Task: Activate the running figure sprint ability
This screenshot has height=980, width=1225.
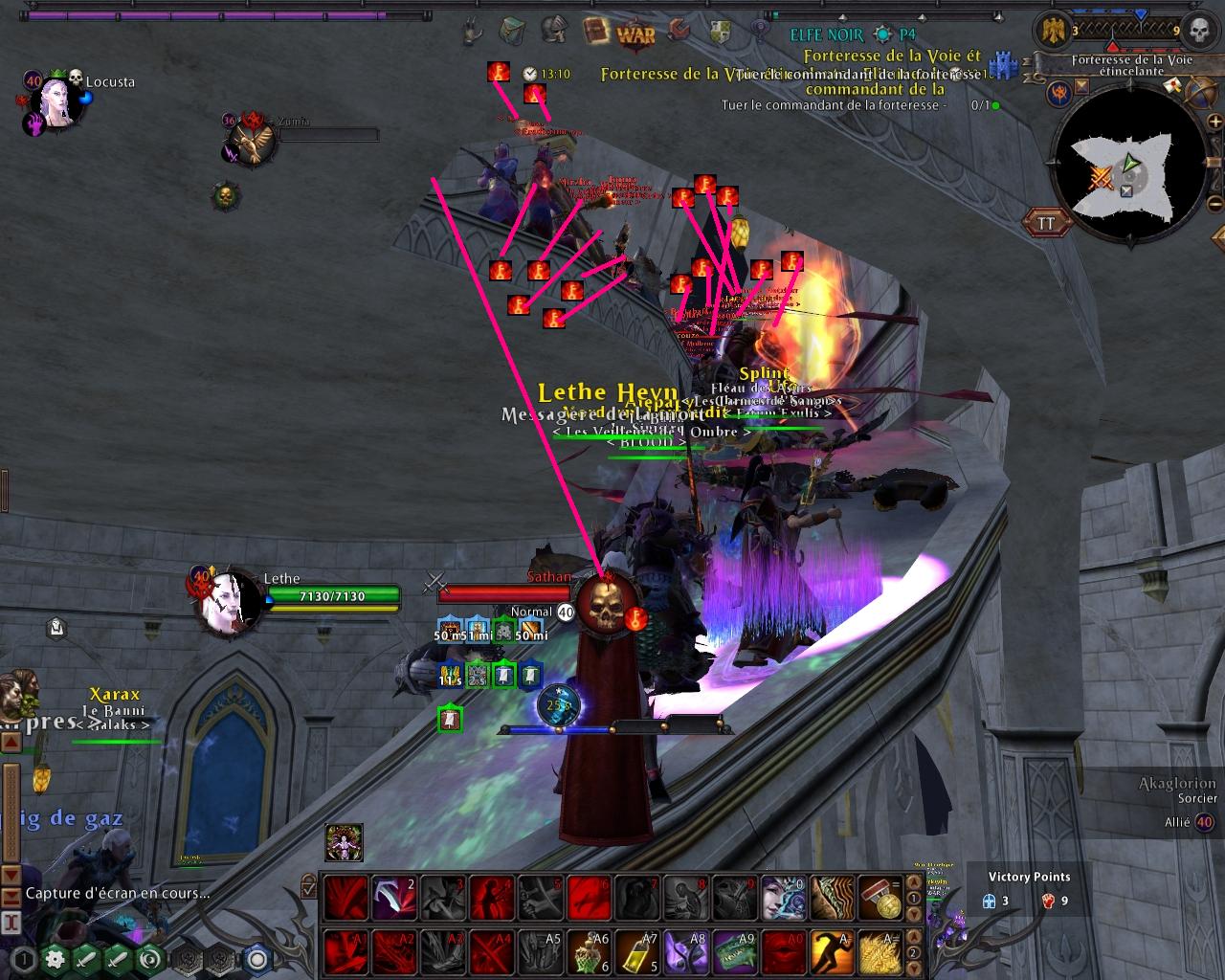Action: [x=831, y=951]
